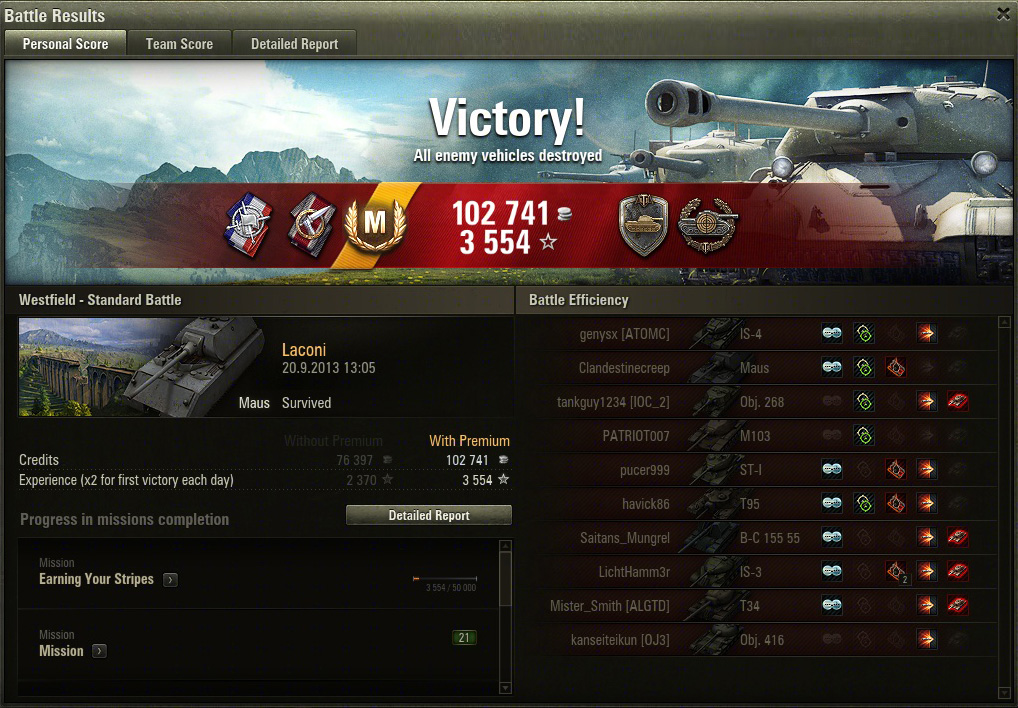
Task: Select the Personal Score tab
Action: (x=65, y=44)
